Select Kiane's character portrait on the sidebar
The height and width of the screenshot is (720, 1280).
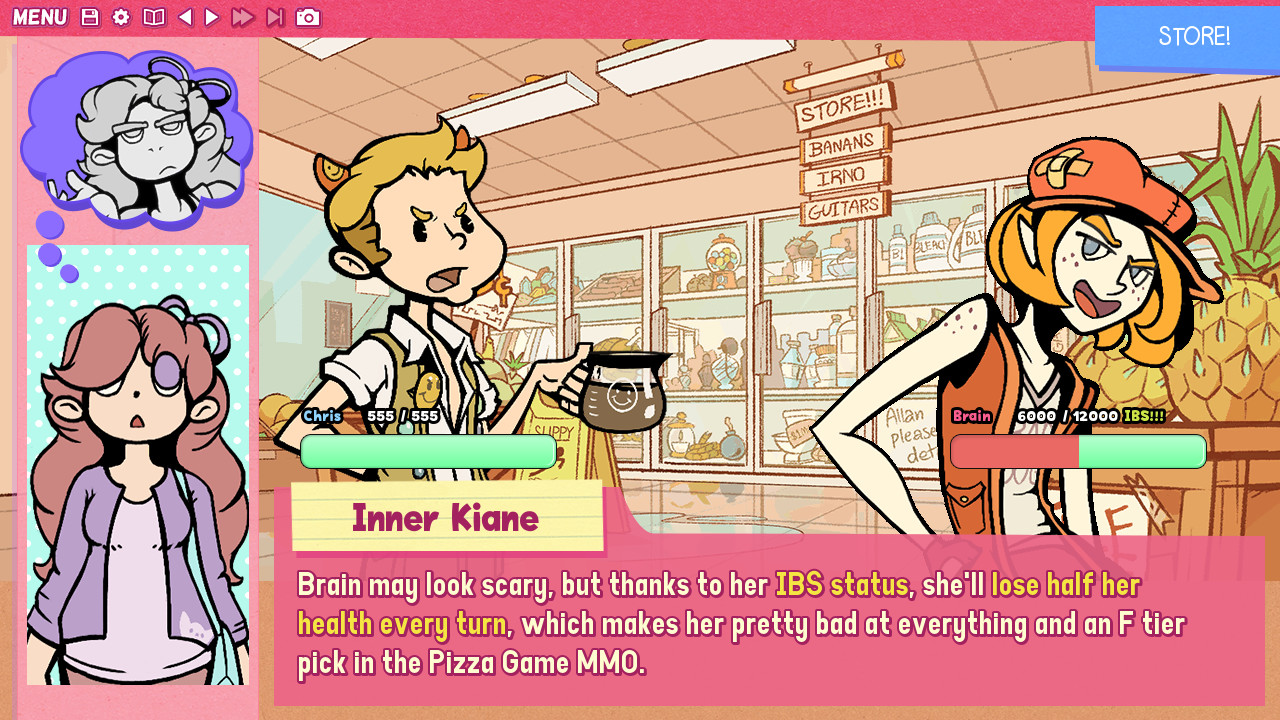click(138, 470)
